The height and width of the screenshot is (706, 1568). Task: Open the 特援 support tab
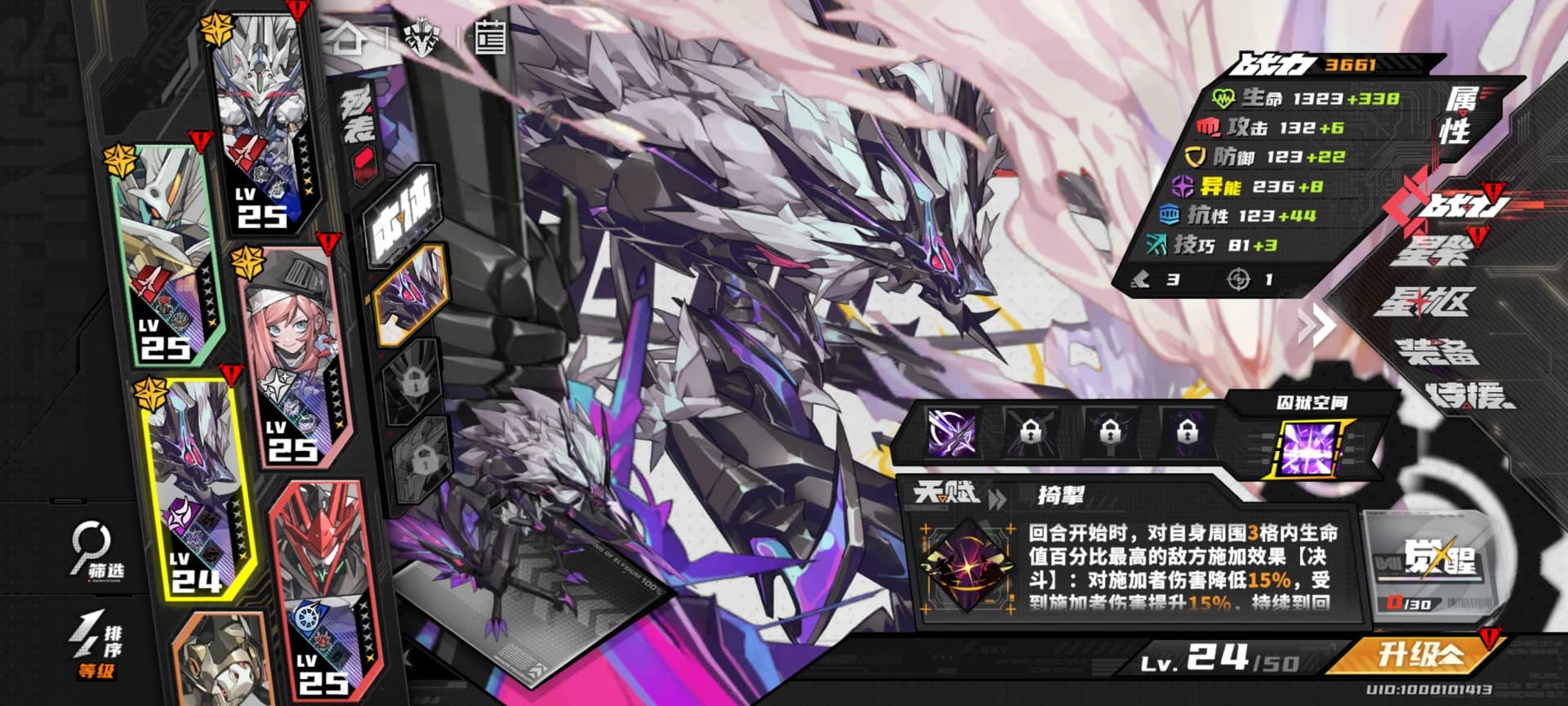[x=1467, y=395]
